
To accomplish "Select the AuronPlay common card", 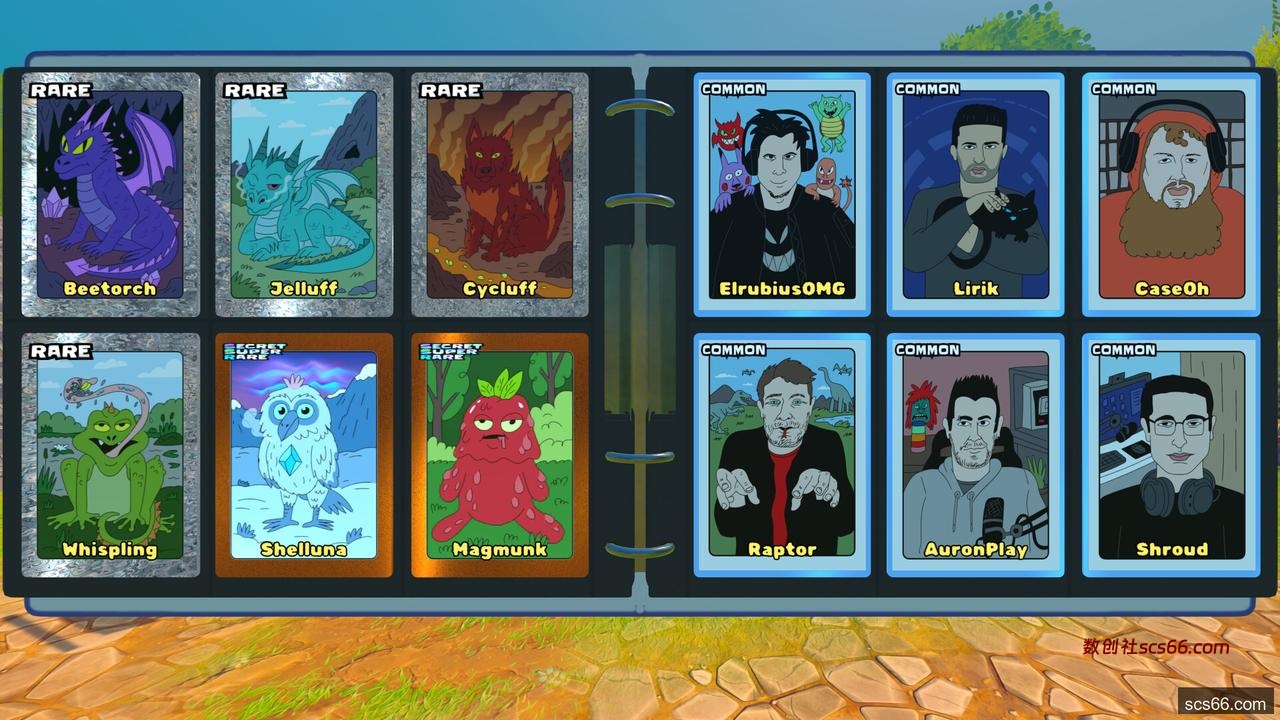I will coord(975,455).
